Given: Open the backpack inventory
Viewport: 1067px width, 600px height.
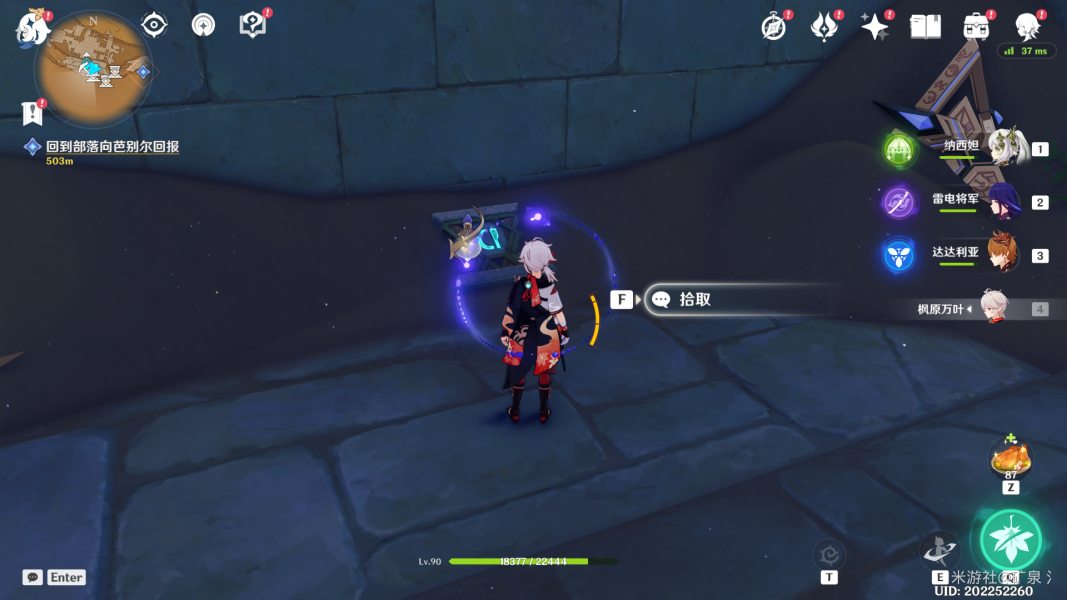Looking at the screenshot, I should 976,27.
